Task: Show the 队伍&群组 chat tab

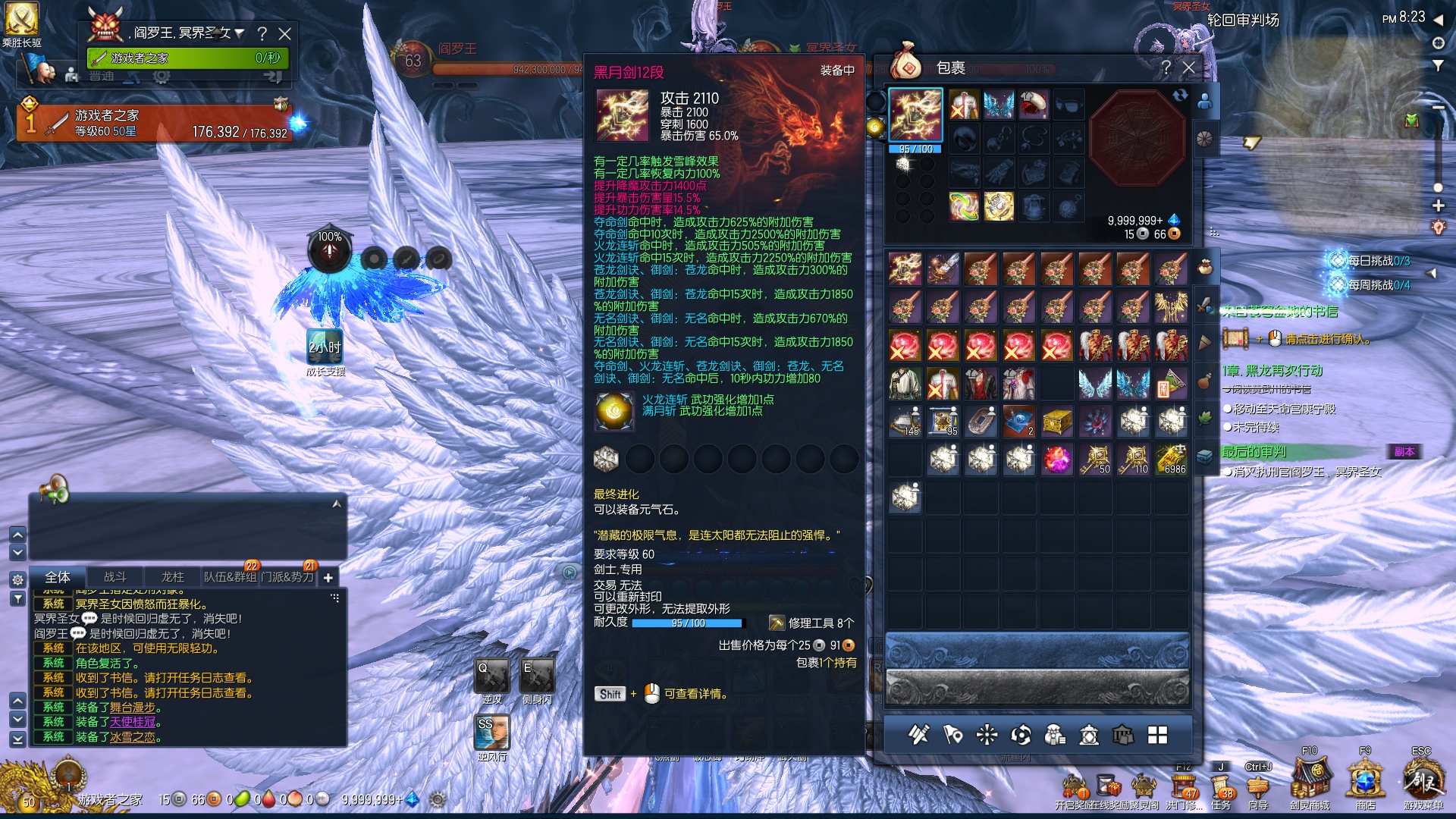Action: pyautogui.click(x=230, y=577)
